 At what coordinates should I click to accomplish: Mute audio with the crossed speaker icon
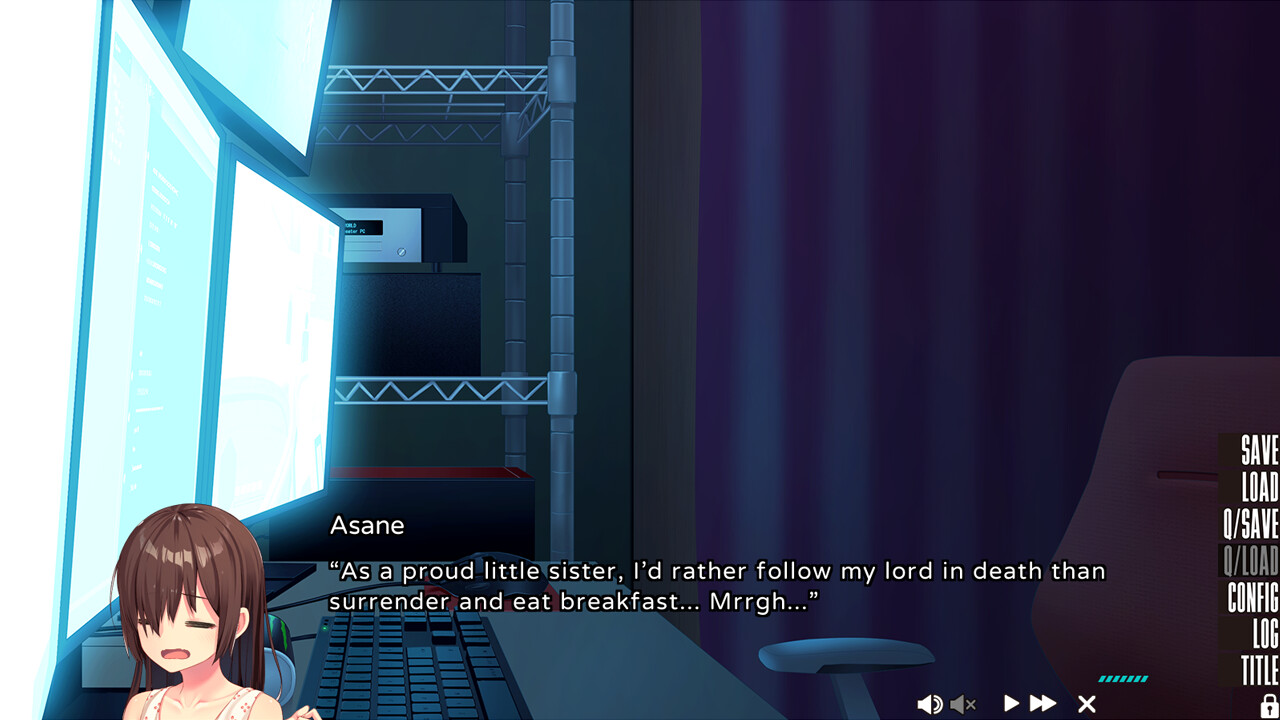coord(963,703)
